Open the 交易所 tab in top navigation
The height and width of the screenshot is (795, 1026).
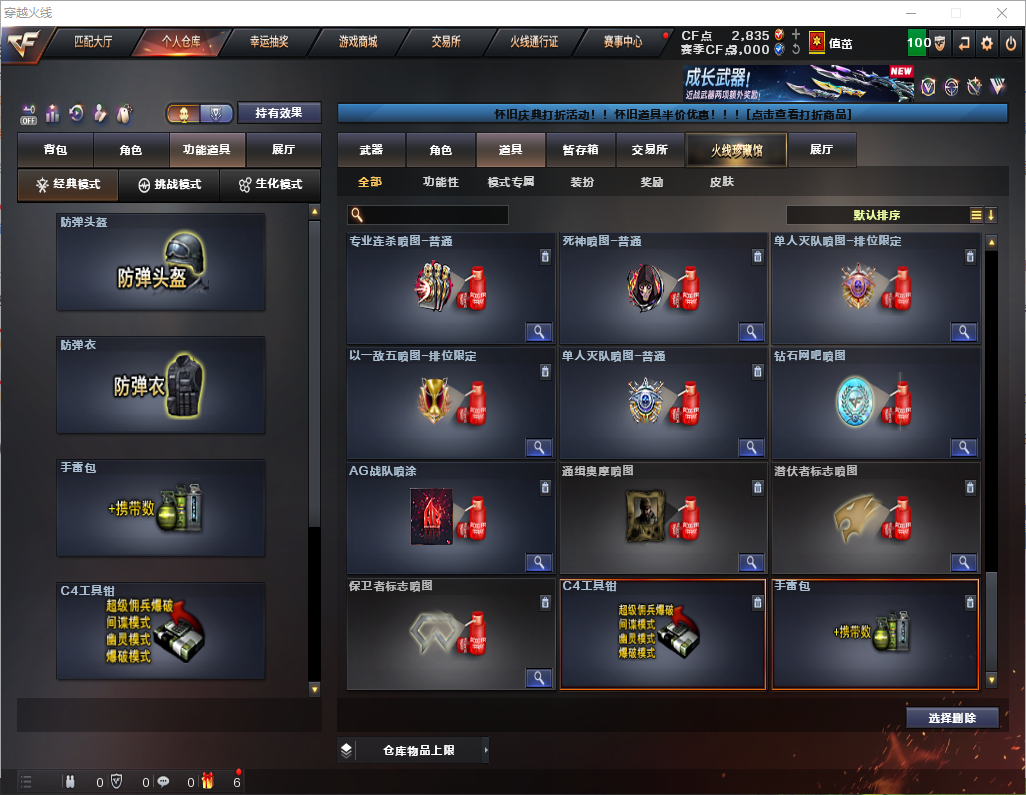[x=446, y=42]
